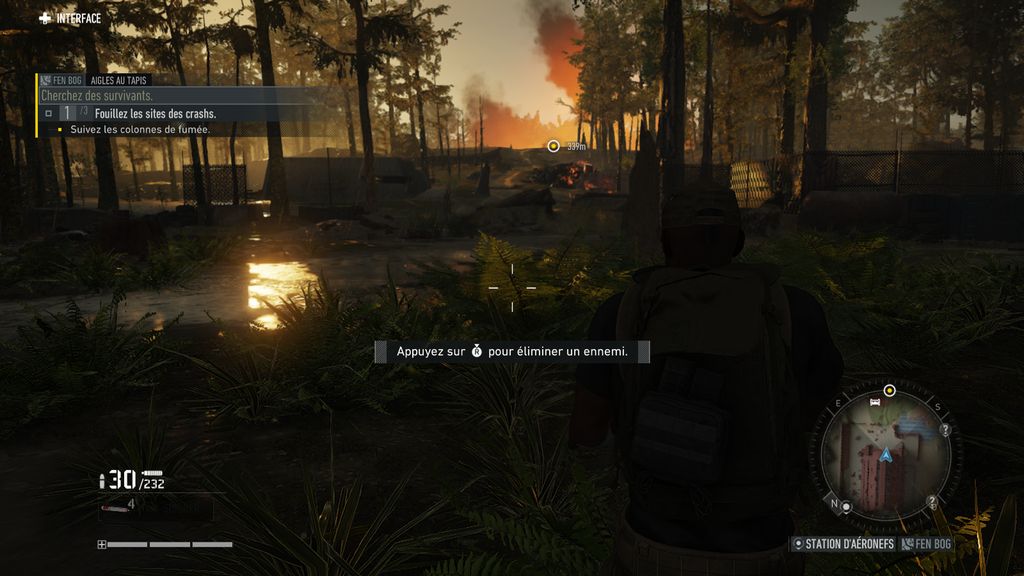Viewport: 1024px width, 576px height.
Task: Select the equipped weapon icon below ammo
Action: (x=116, y=508)
